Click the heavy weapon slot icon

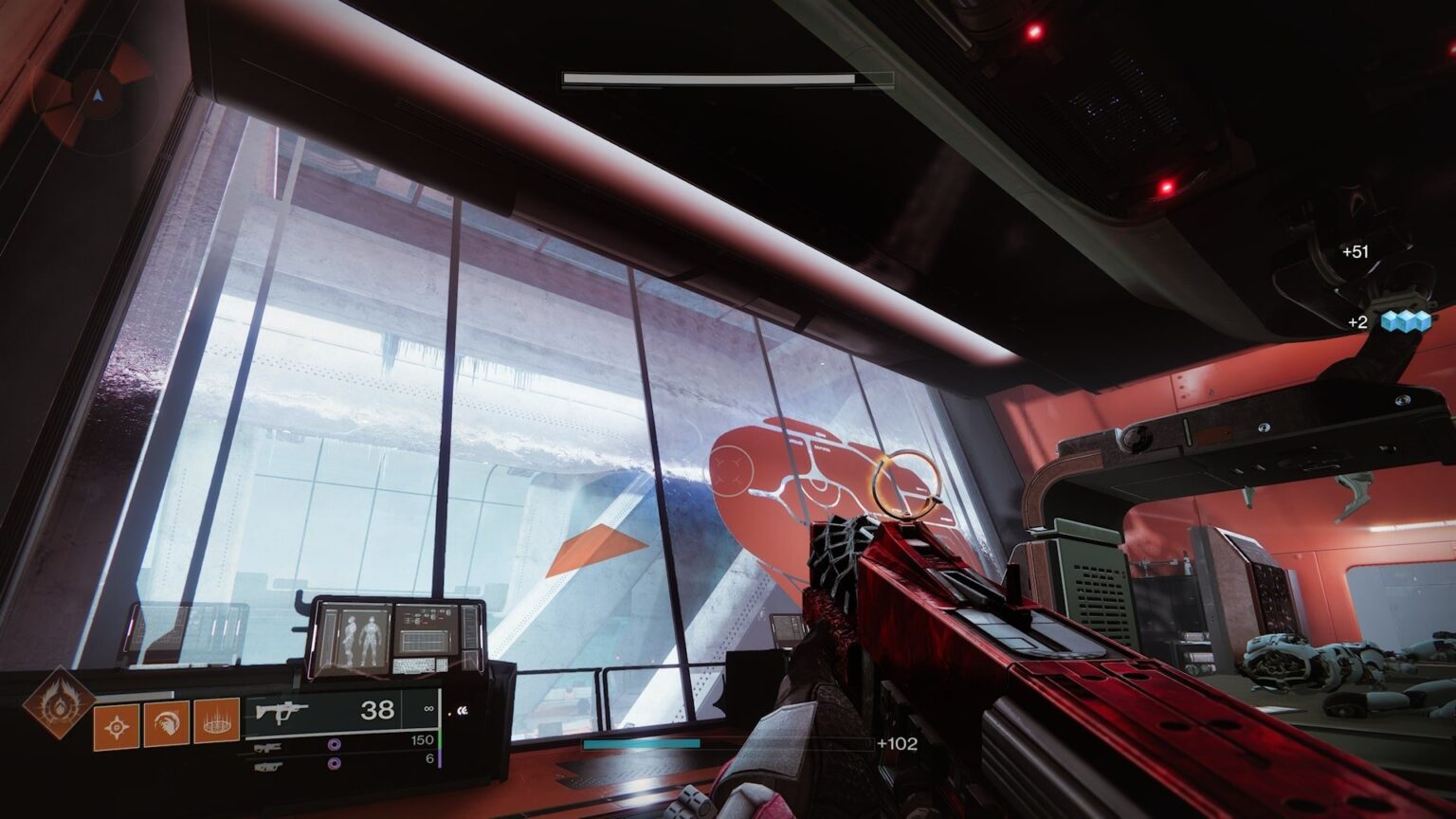pos(269,764)
